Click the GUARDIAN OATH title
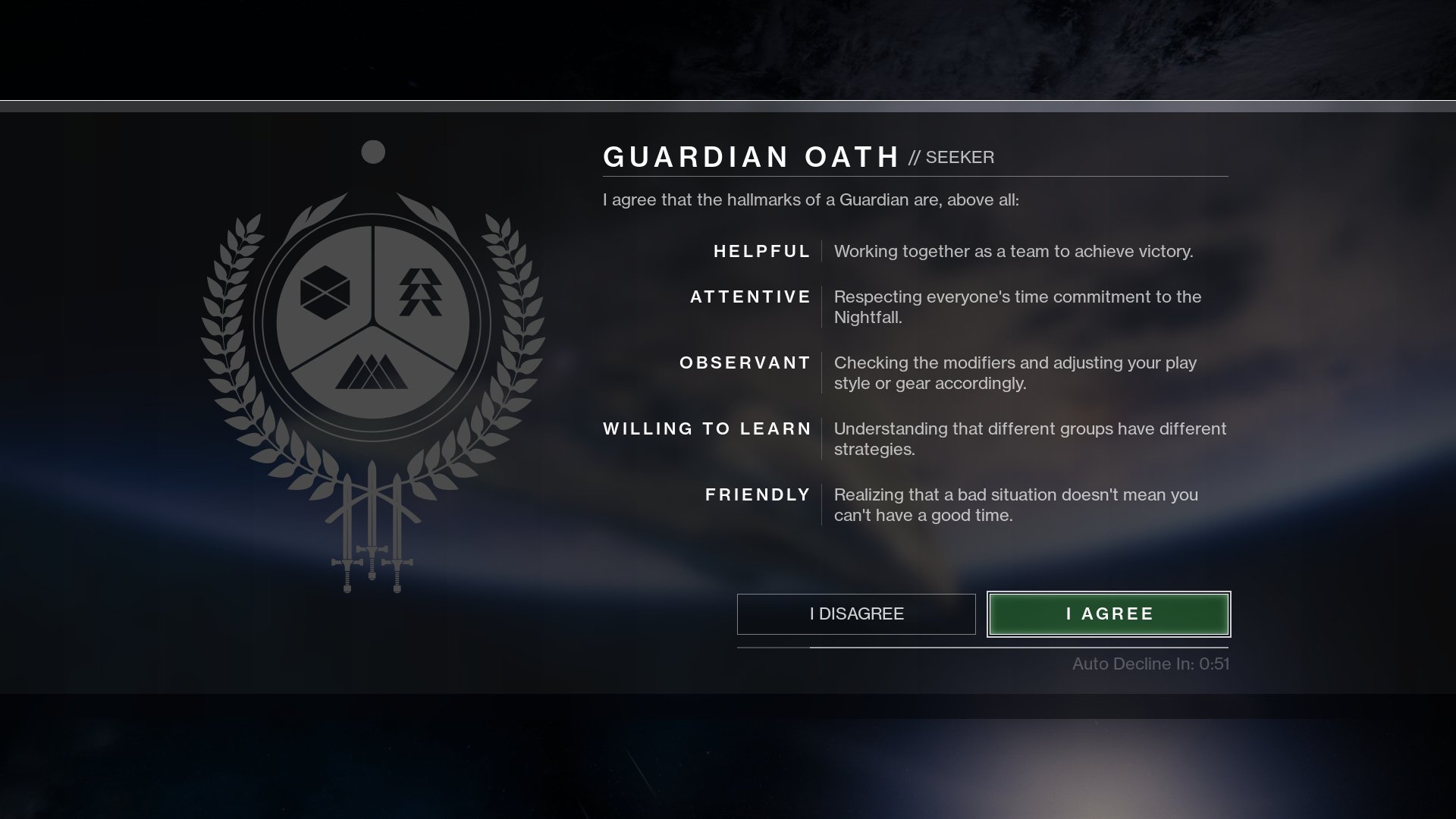The width and height of the screenshot is (1456, 819). (x=751, y=157)
